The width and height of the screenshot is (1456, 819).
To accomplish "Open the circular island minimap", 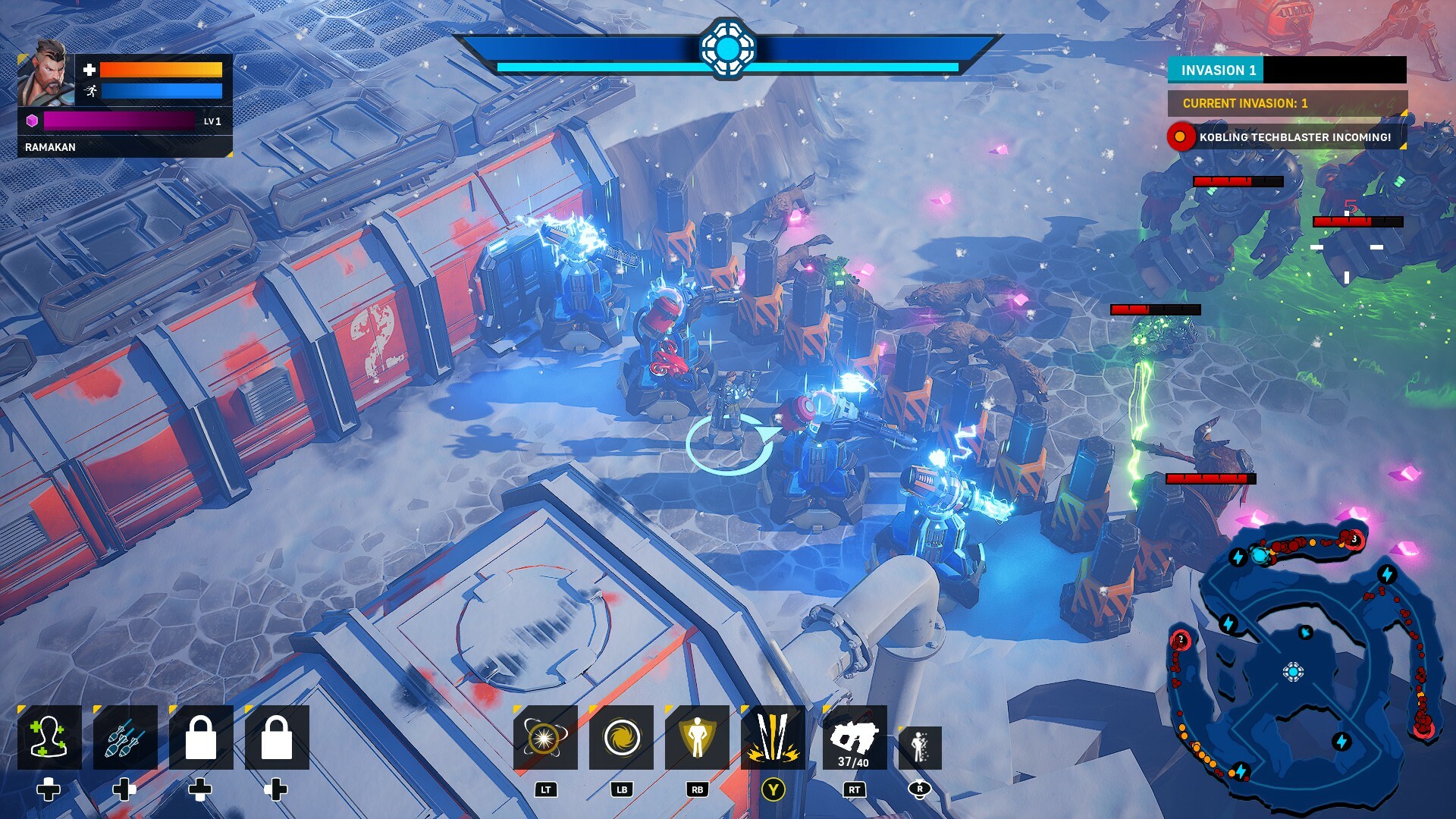I will coord(1298,660).
